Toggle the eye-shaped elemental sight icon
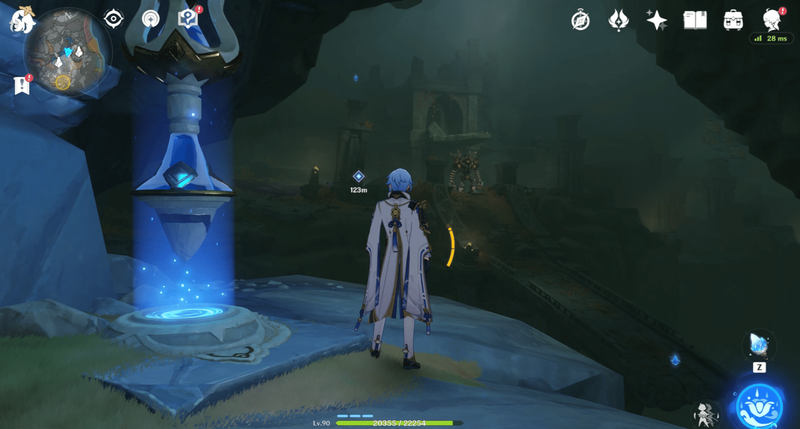The width and height of the screenshot is (800, 429). [113, 19]
